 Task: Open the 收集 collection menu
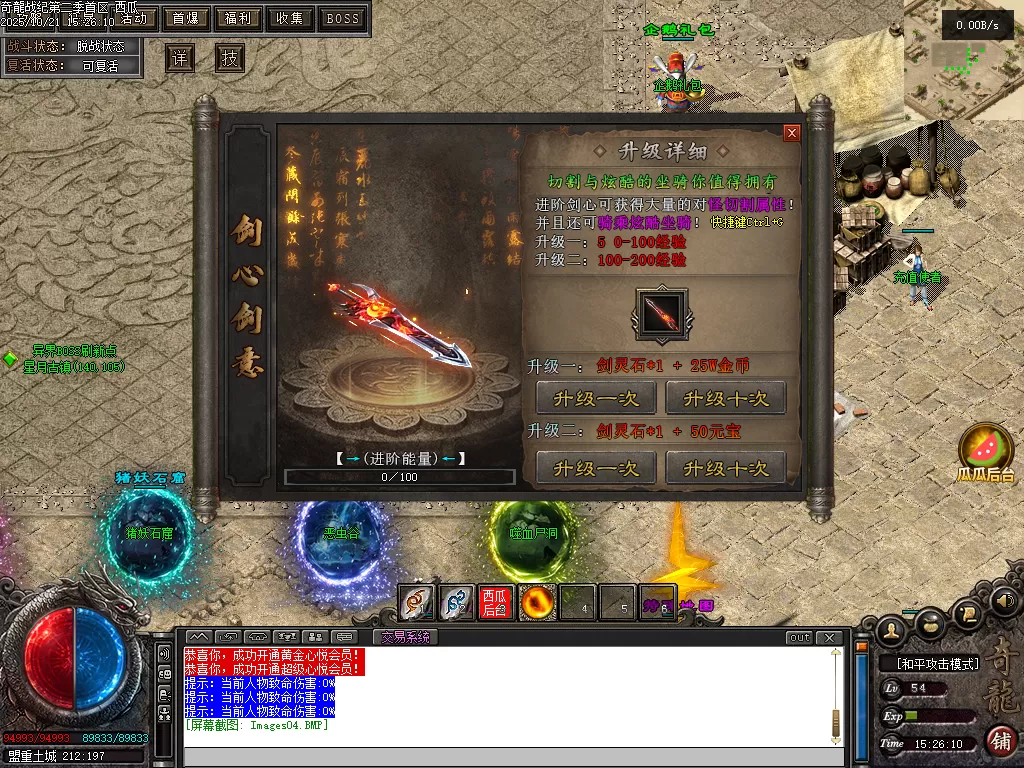pyautogui.click(x=290, y=18)
